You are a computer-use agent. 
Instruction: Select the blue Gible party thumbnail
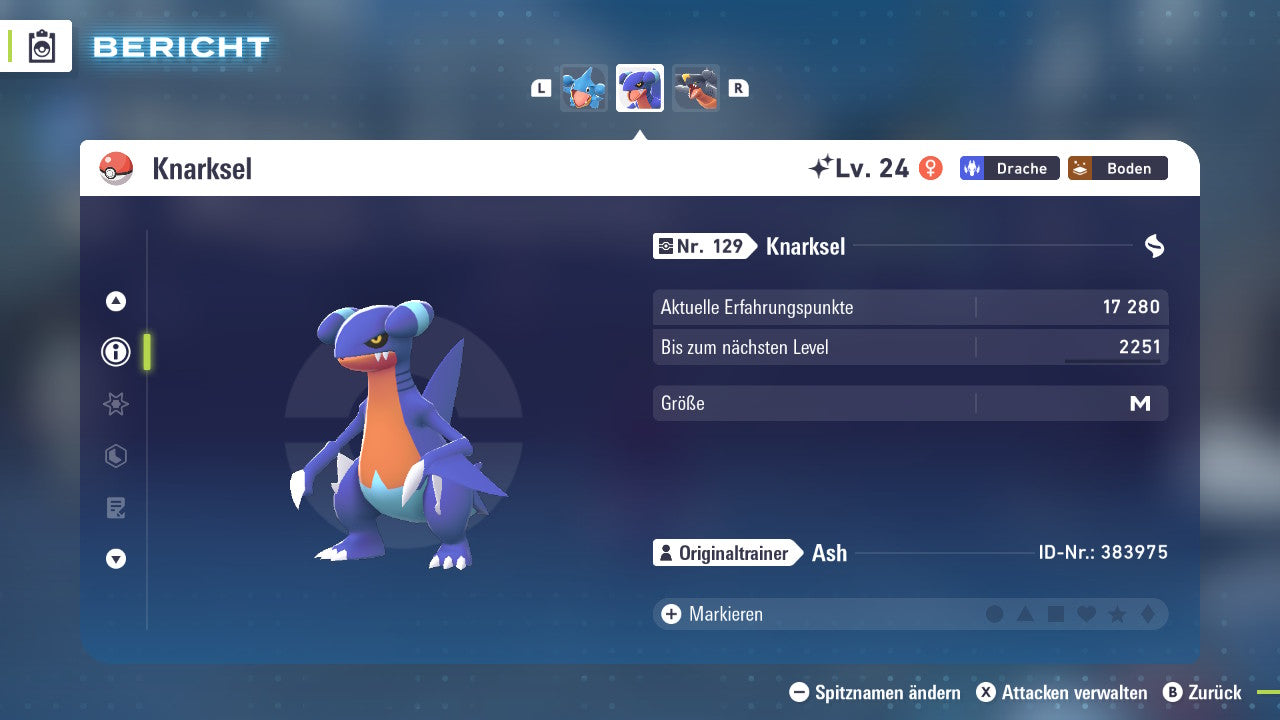(x=584, y=89)
